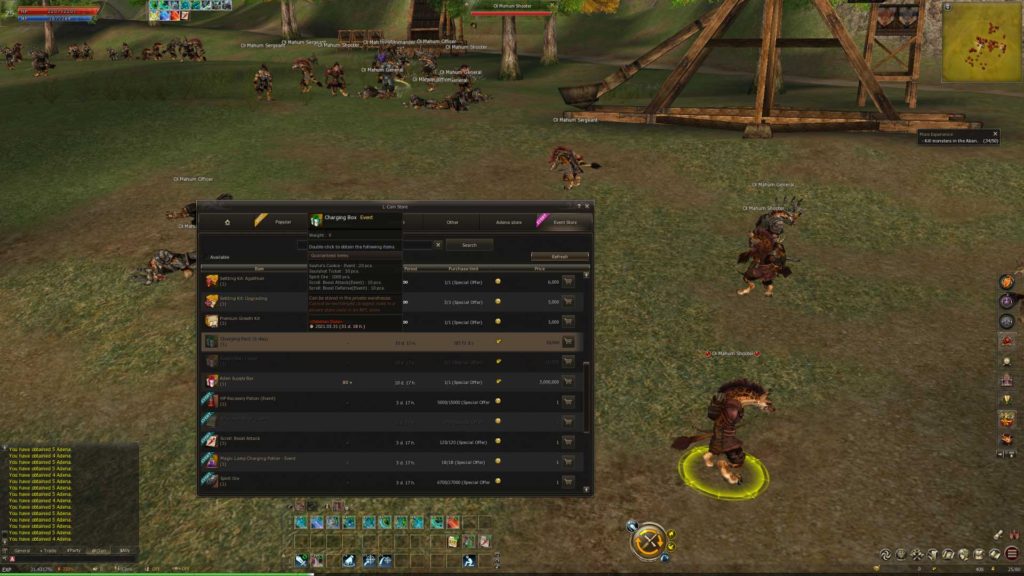Clear the store search field with X

(437, 244)
